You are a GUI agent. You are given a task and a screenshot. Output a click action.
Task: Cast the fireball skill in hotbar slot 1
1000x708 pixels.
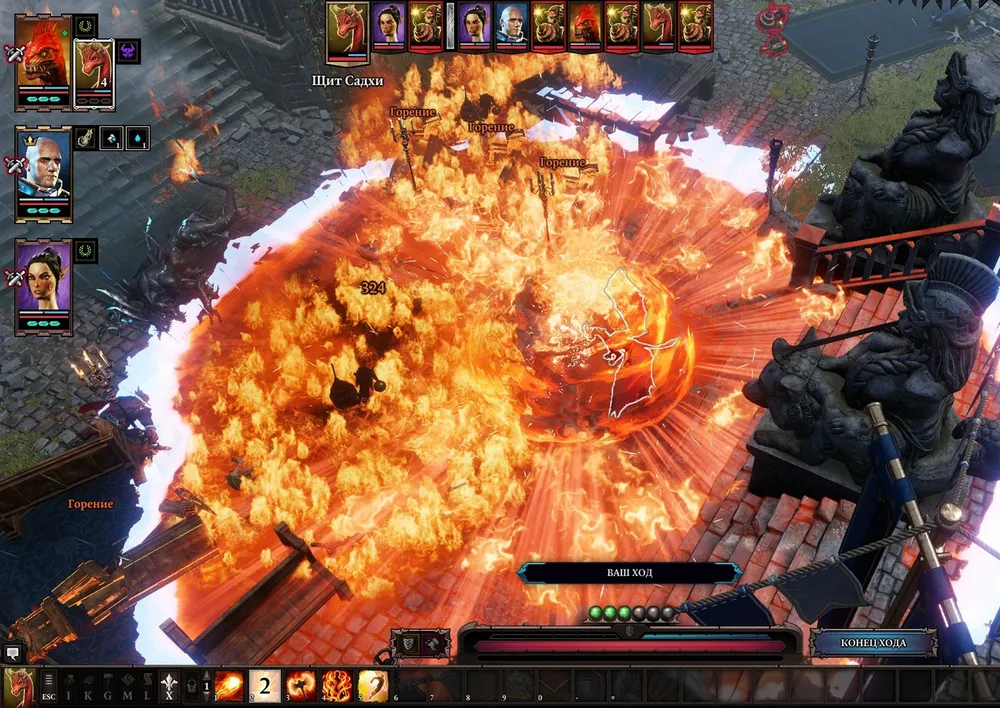click(230, 687)
